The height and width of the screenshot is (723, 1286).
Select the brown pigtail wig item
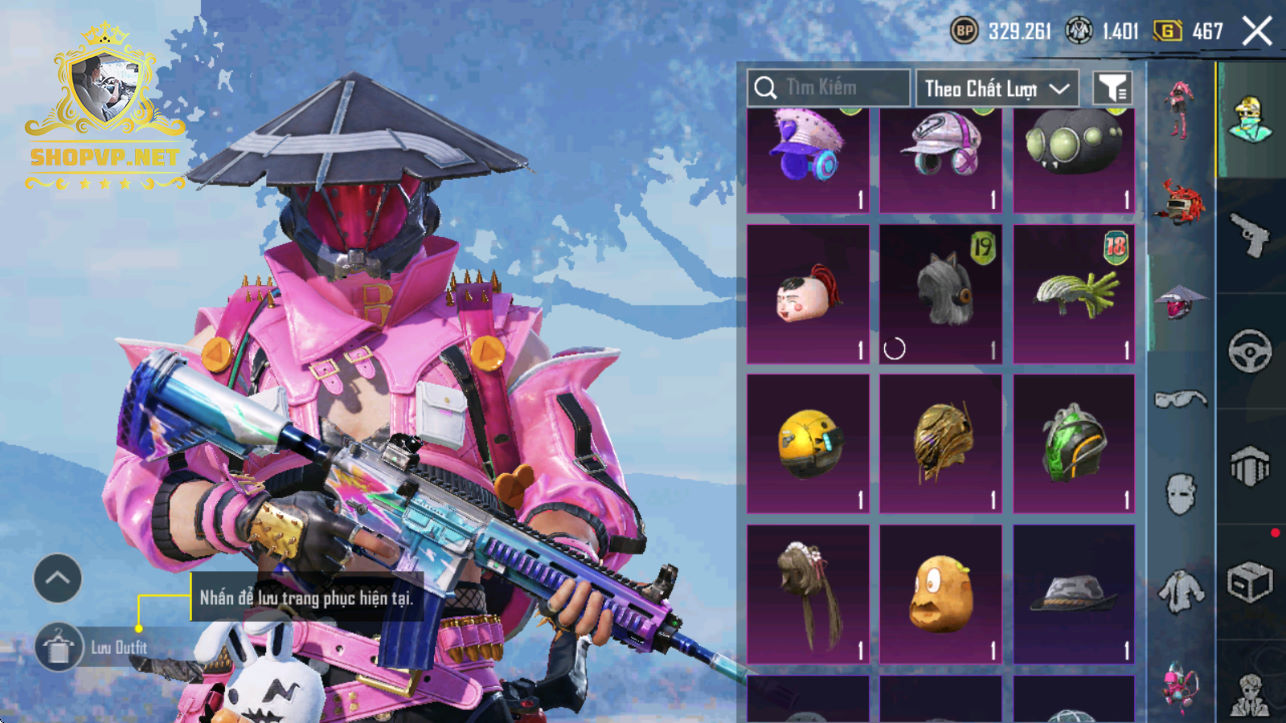[808, 594]
